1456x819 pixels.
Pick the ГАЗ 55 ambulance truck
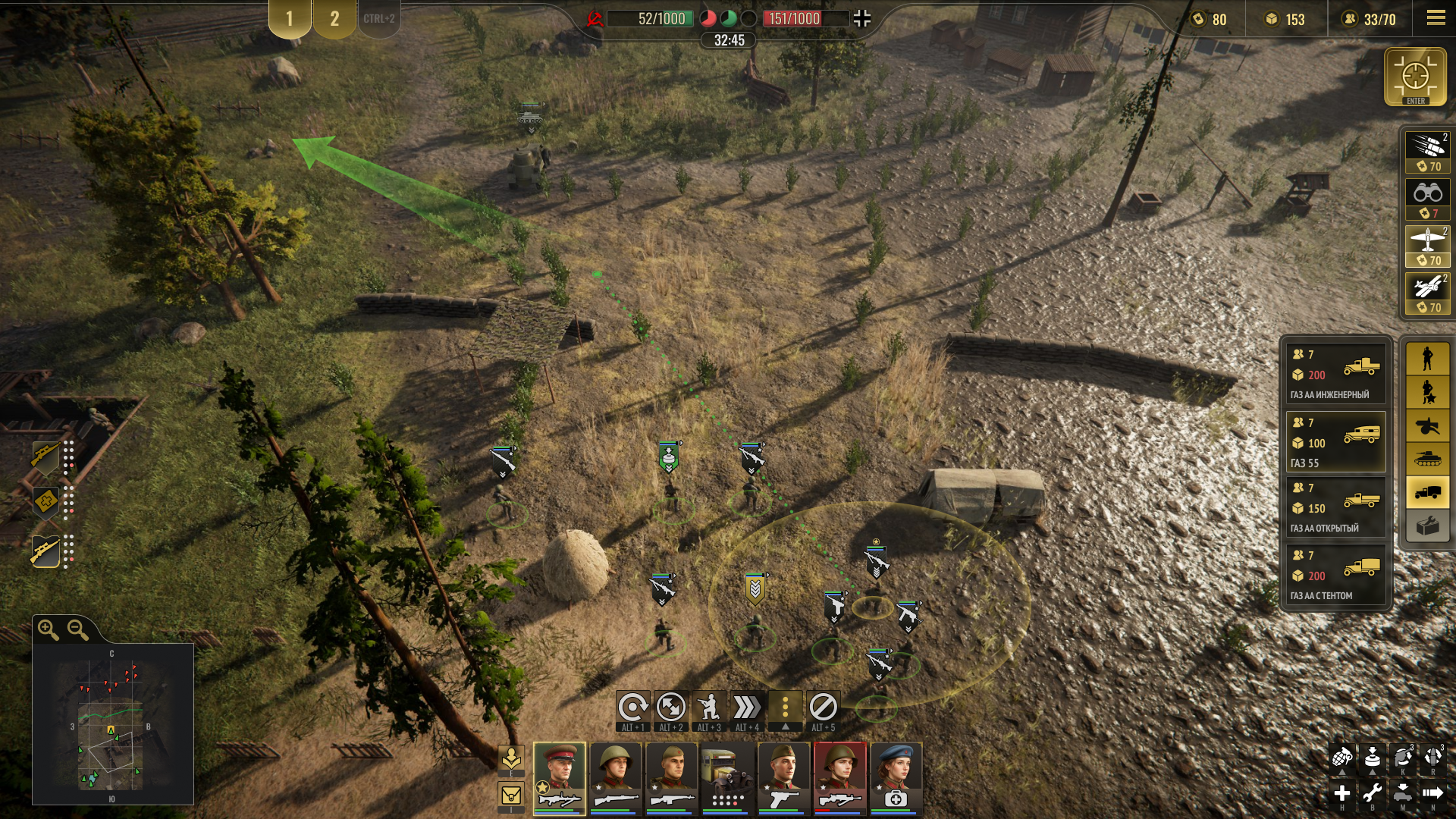pos(1335,441)
